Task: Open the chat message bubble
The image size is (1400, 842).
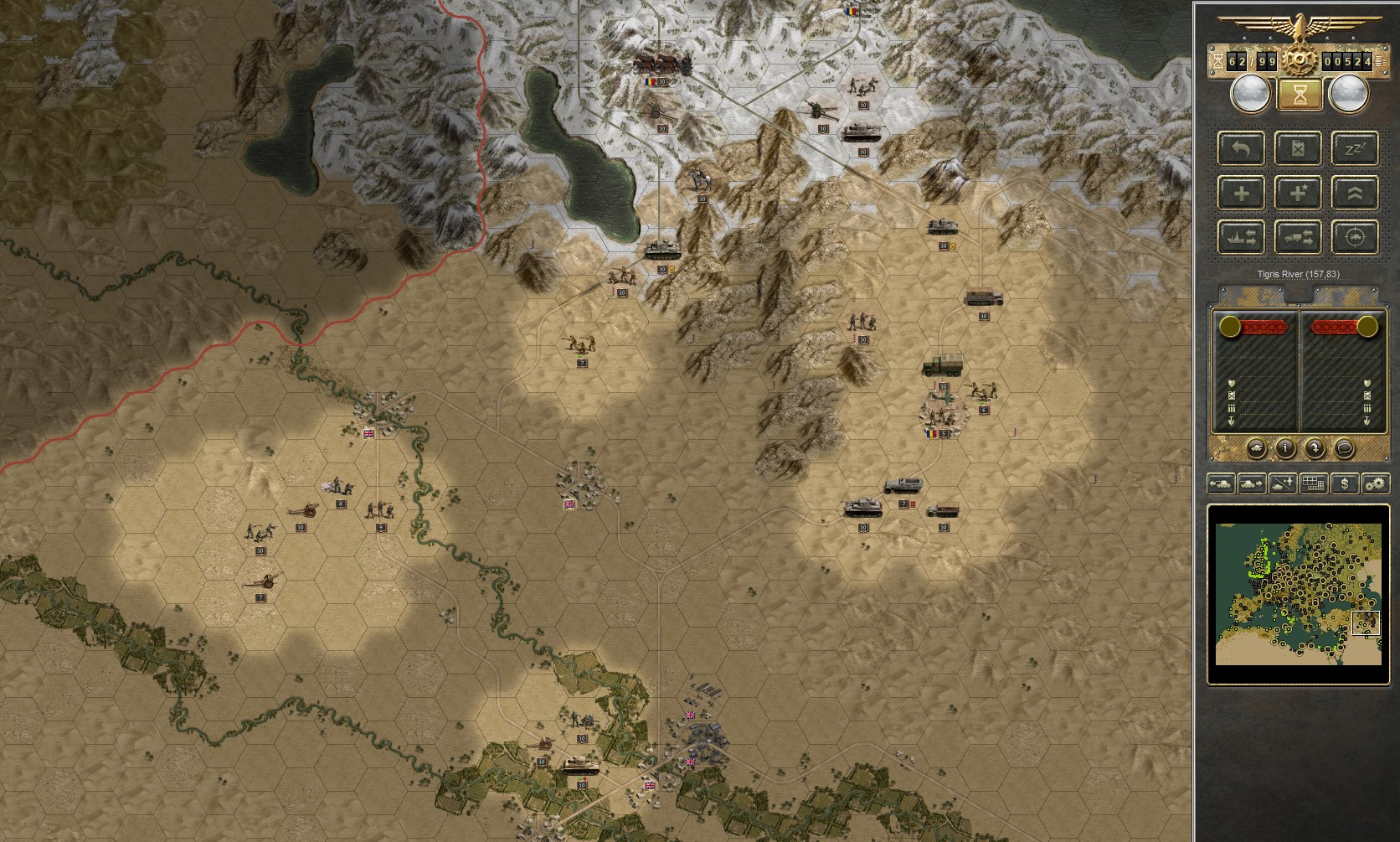Action: pyautogui.click(x=1345, y=448)
